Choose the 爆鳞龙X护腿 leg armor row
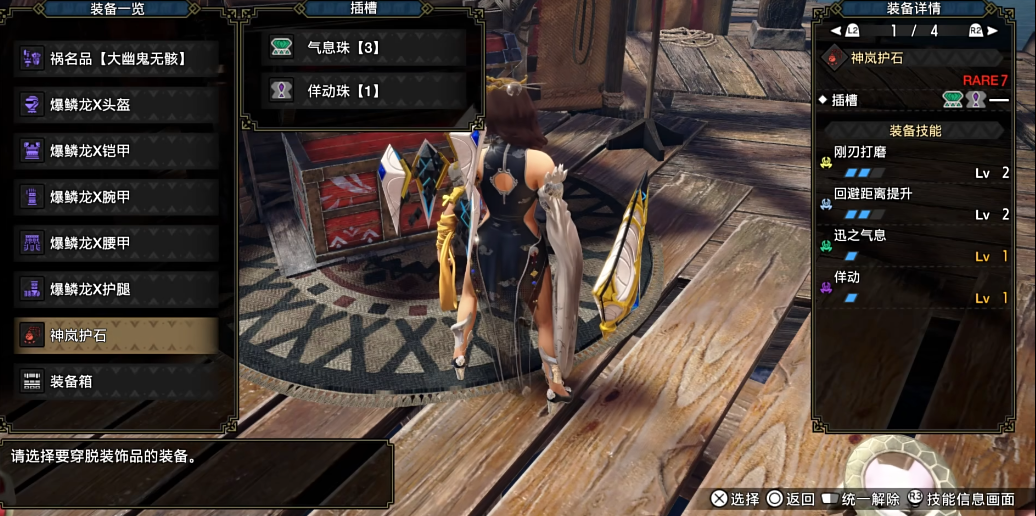 coord(118,289)
